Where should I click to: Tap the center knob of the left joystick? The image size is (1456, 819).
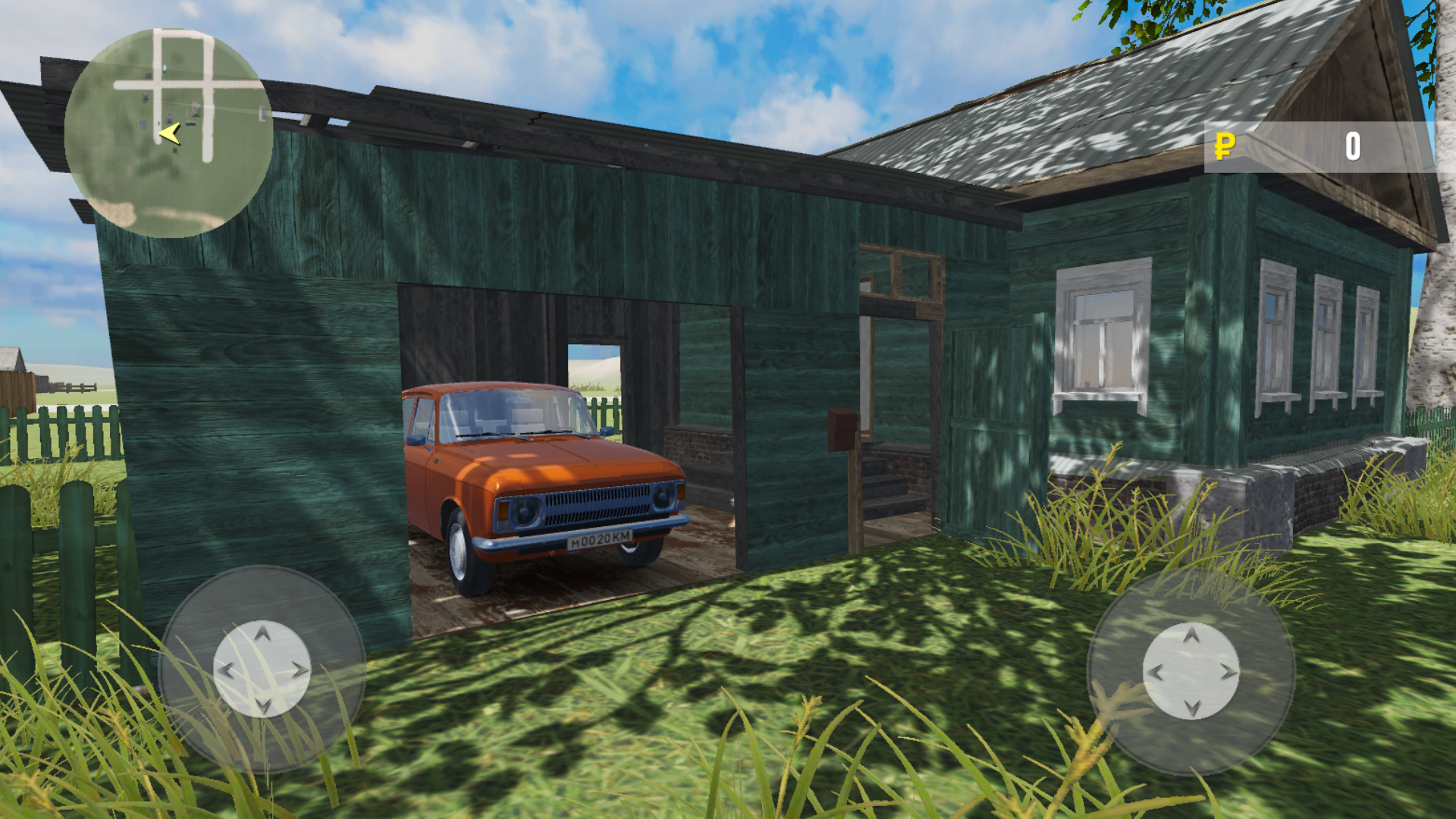point(262,670)
